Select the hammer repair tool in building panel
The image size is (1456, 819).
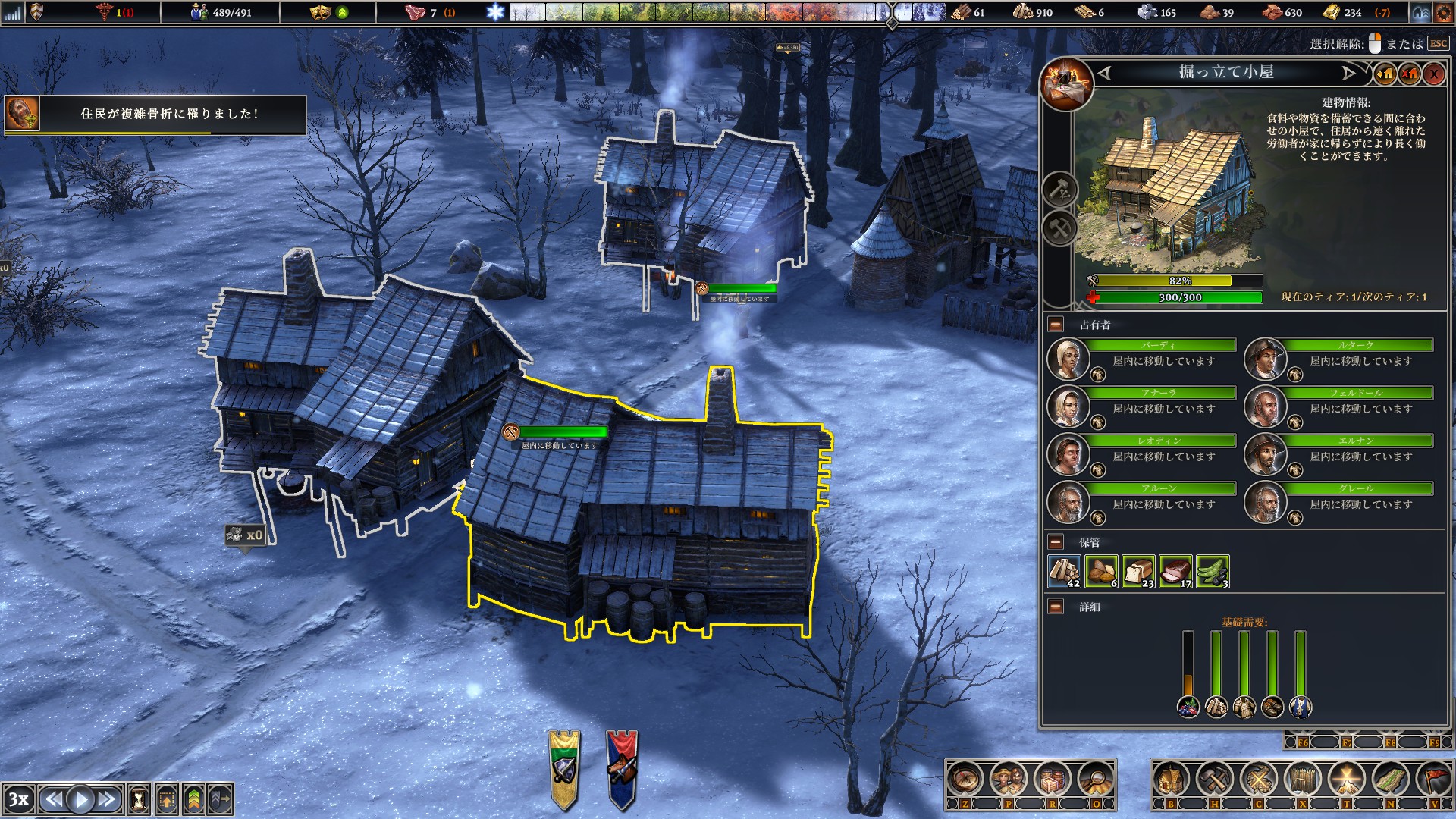click(x=1060, y=190)
